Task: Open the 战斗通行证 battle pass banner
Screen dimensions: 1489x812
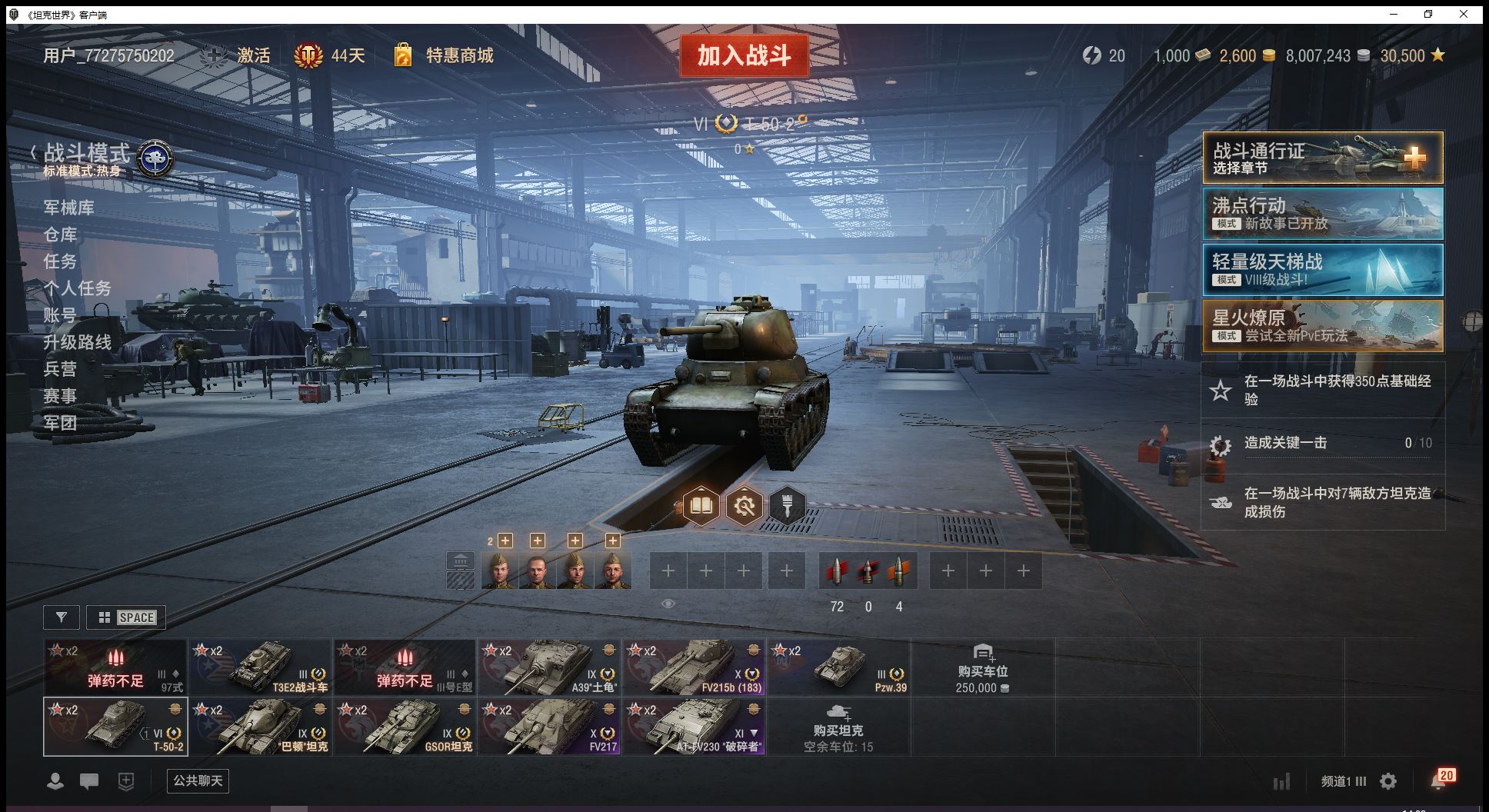Action: pyautogui.click(x=1322, y=158)
